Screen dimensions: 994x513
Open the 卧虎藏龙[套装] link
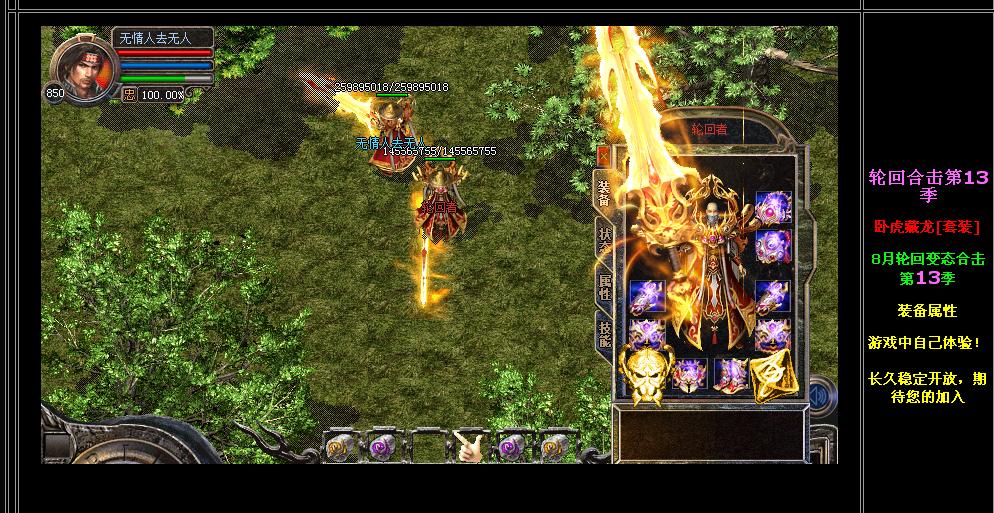click(x=927, y=227)
